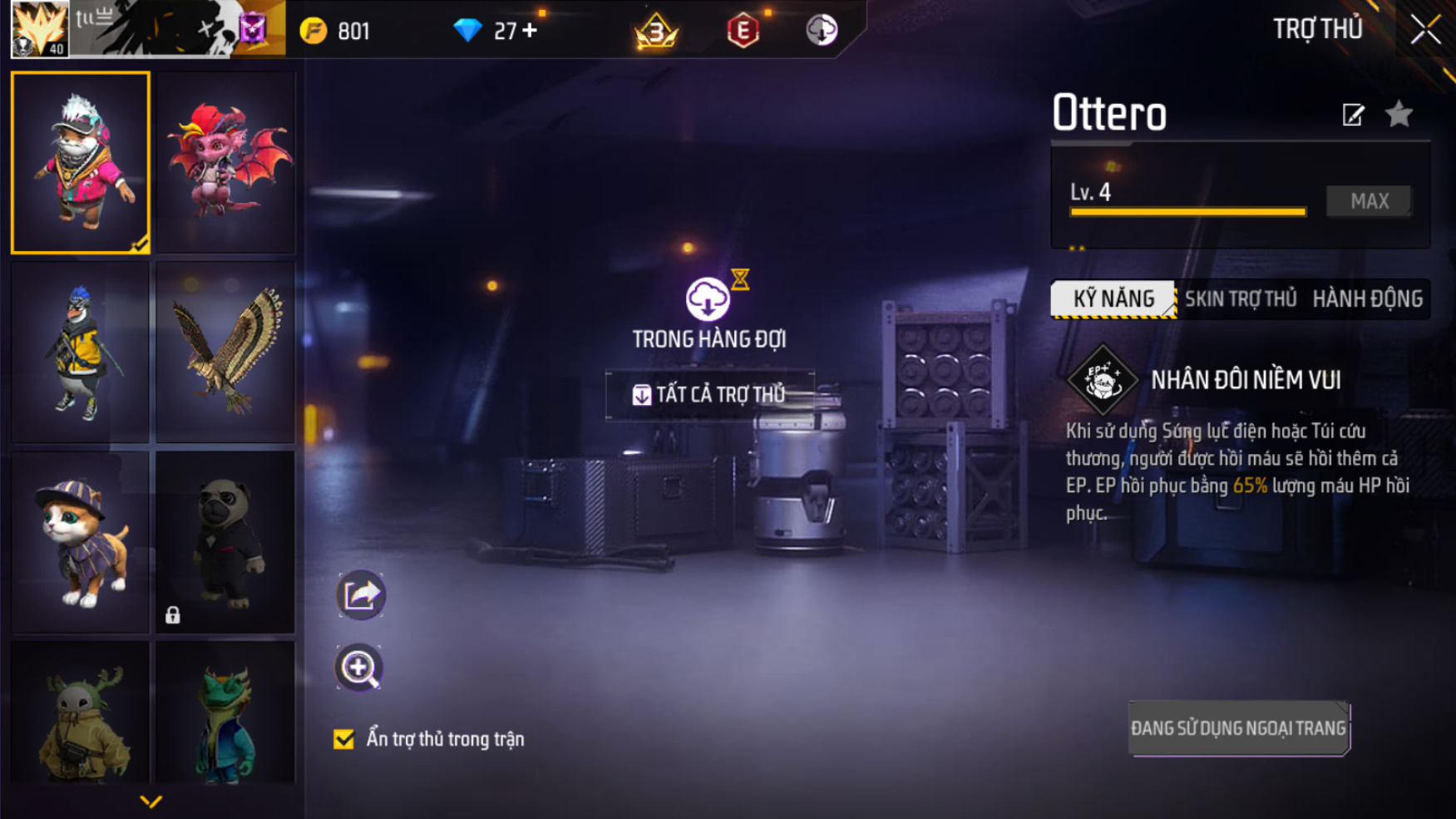Choose the locked pug pet
Viewport: 1456px width, 819px height.
pos(226,541)
